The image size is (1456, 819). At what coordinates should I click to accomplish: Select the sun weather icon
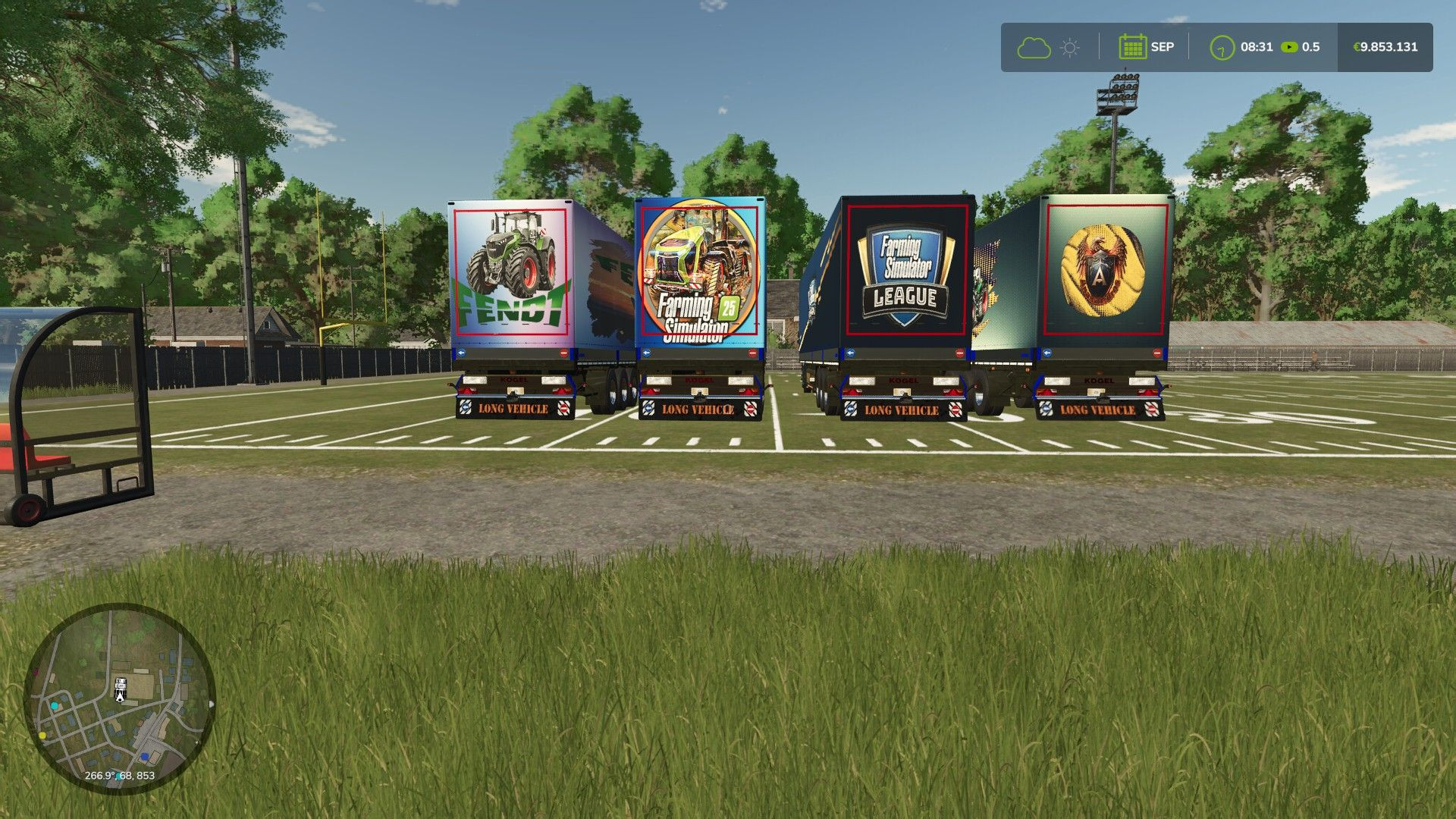pos(1070,48)
